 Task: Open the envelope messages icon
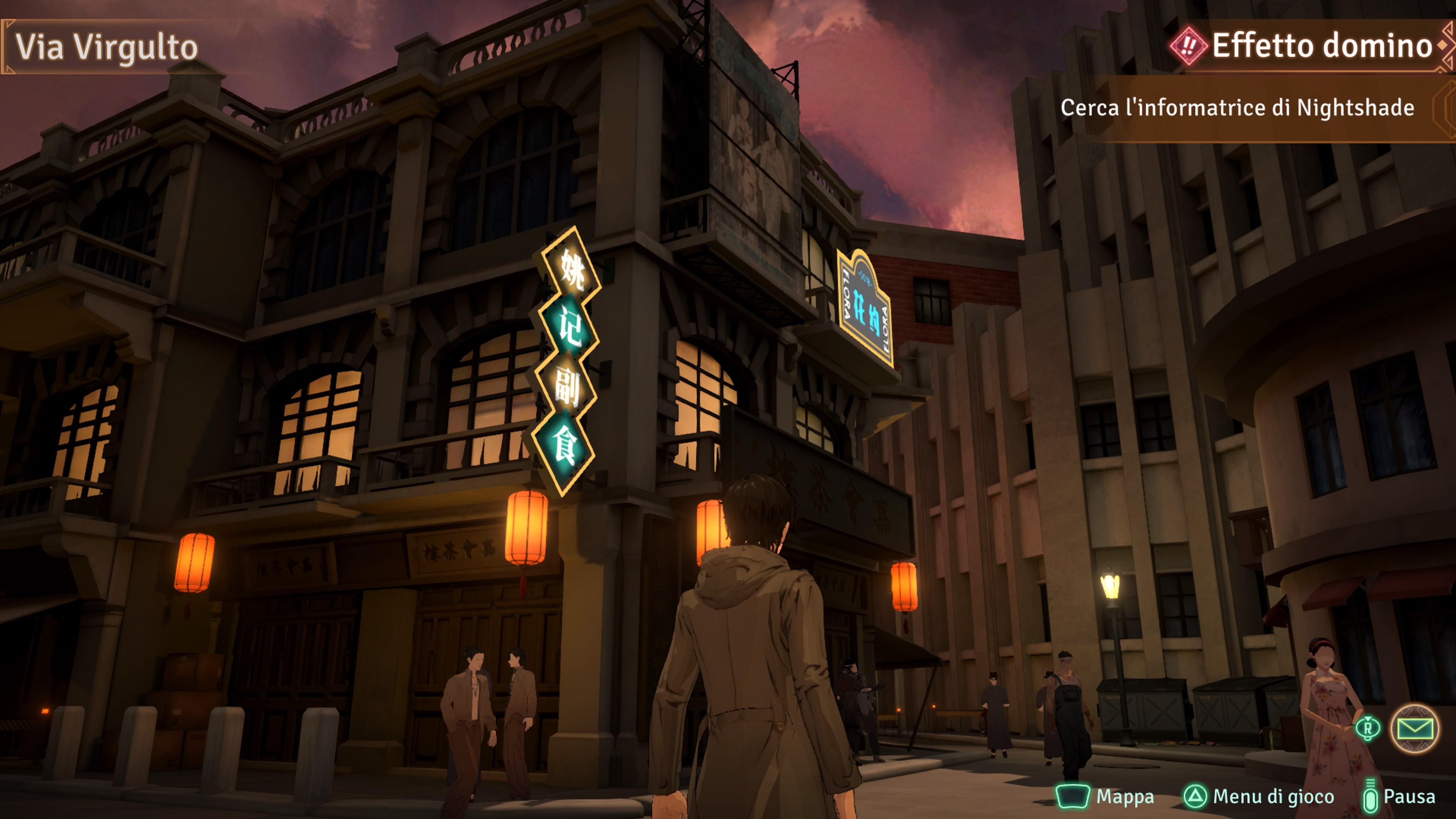pos(1415,728)
